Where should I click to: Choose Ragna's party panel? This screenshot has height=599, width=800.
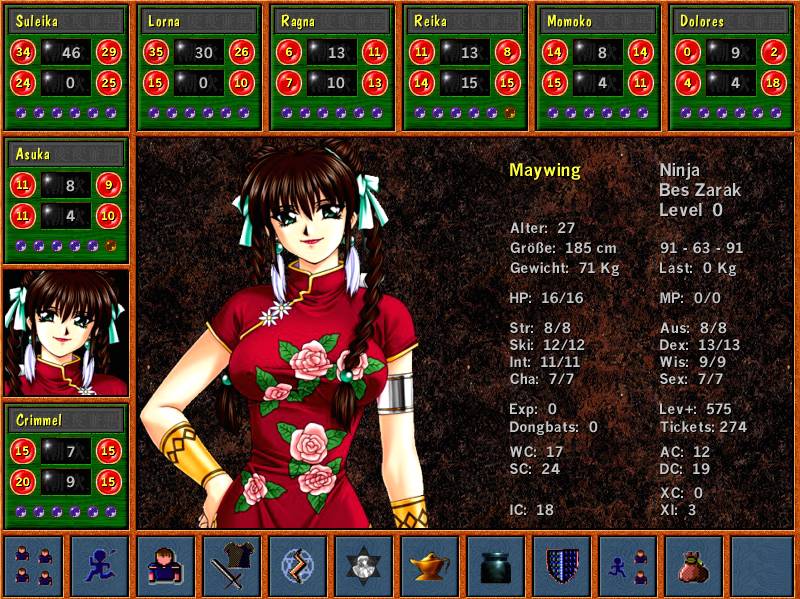332,67
